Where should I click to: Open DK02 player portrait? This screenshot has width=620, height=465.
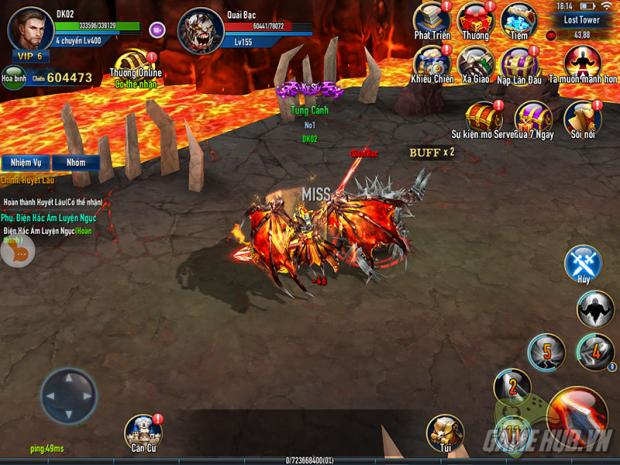tap(30, 28)
